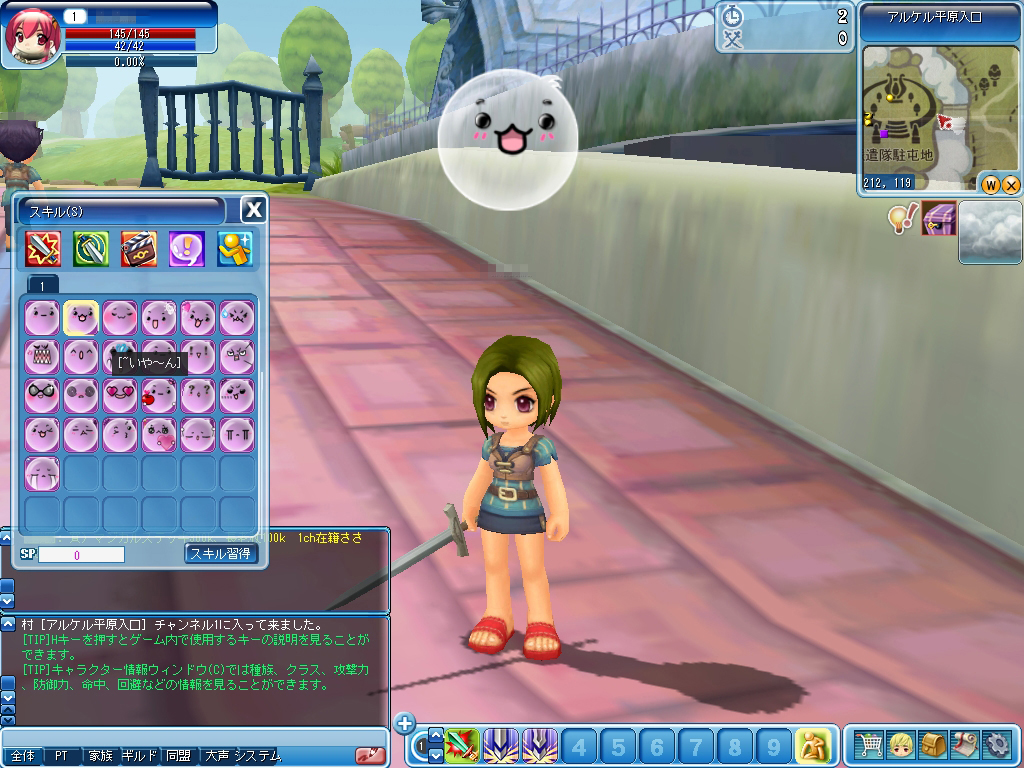Open the backpack inventory
Screen dimensions: 1024x768
click(x=933, y=745)
